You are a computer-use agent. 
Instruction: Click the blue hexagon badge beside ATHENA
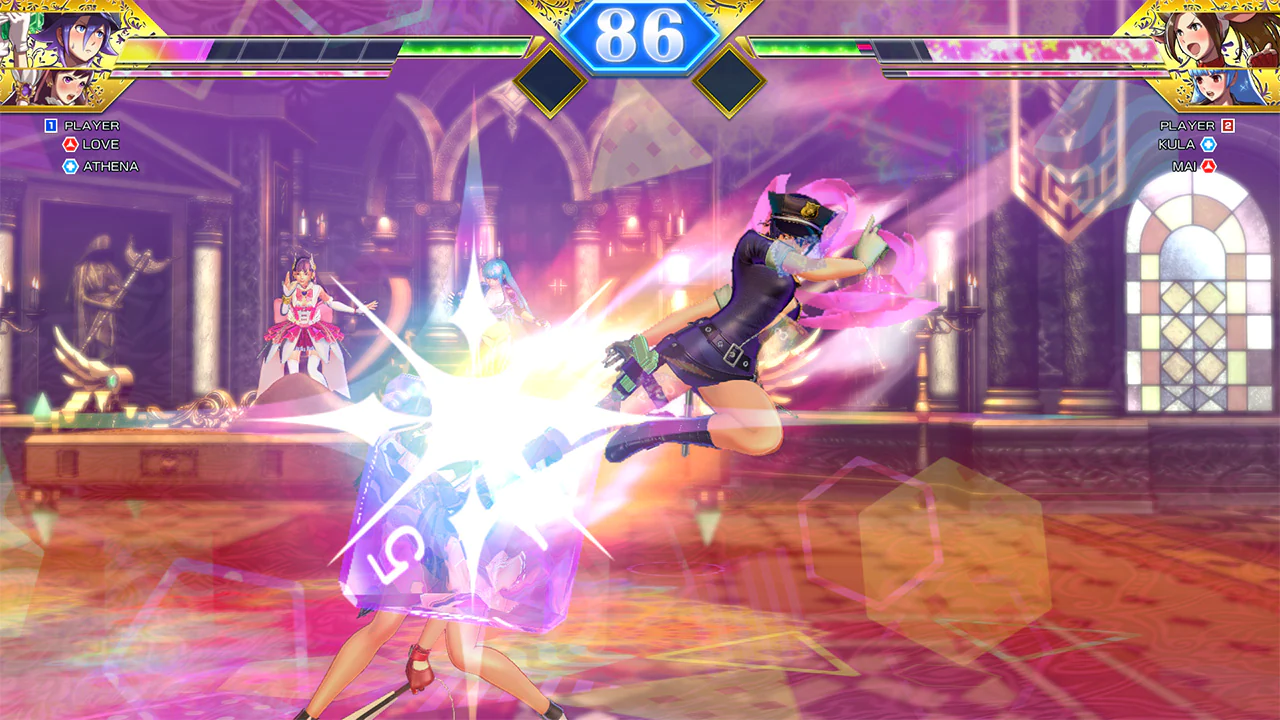tap(70, 166)
